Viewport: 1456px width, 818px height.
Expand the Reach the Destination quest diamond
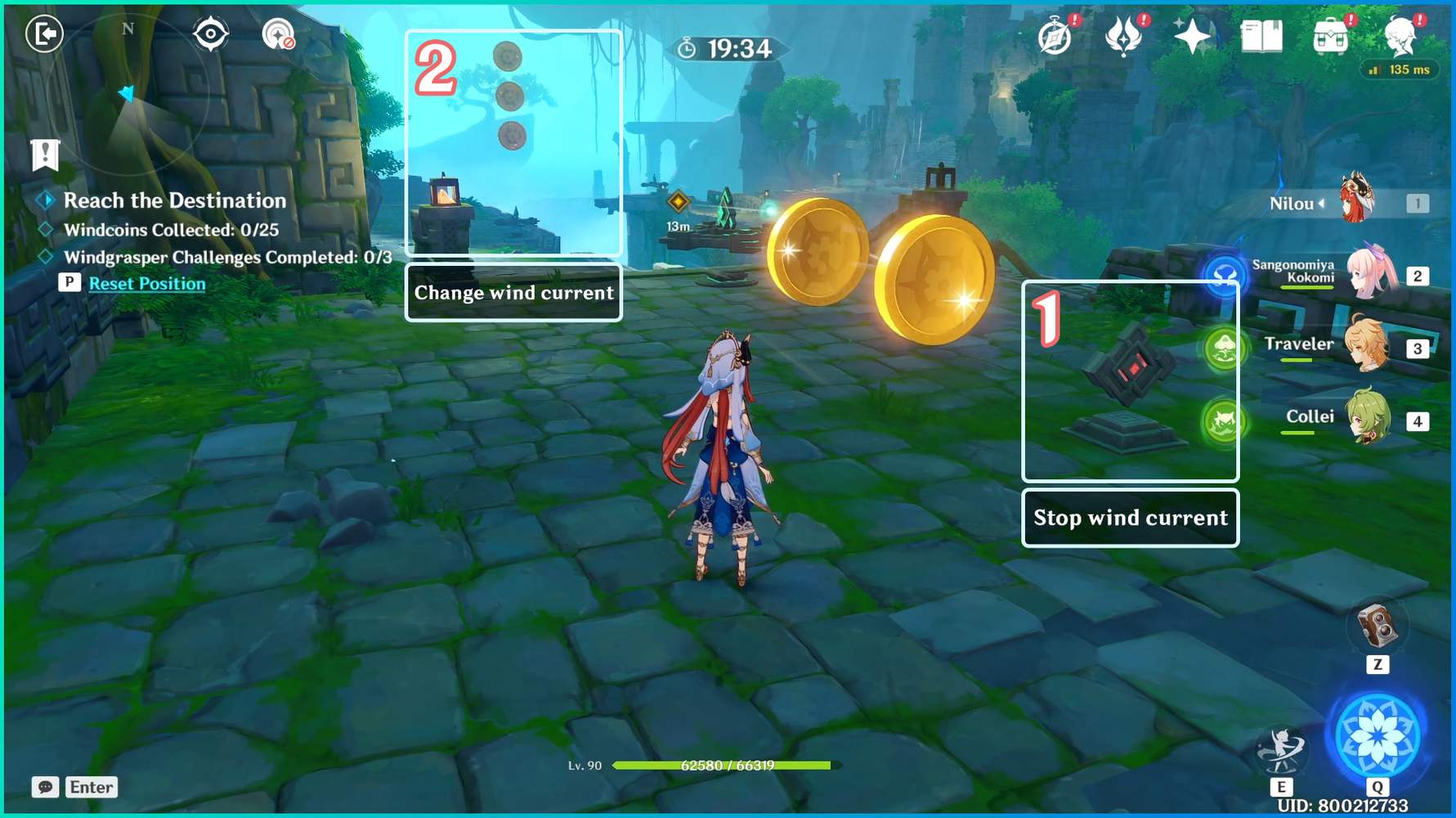click(x=47, y=200)
